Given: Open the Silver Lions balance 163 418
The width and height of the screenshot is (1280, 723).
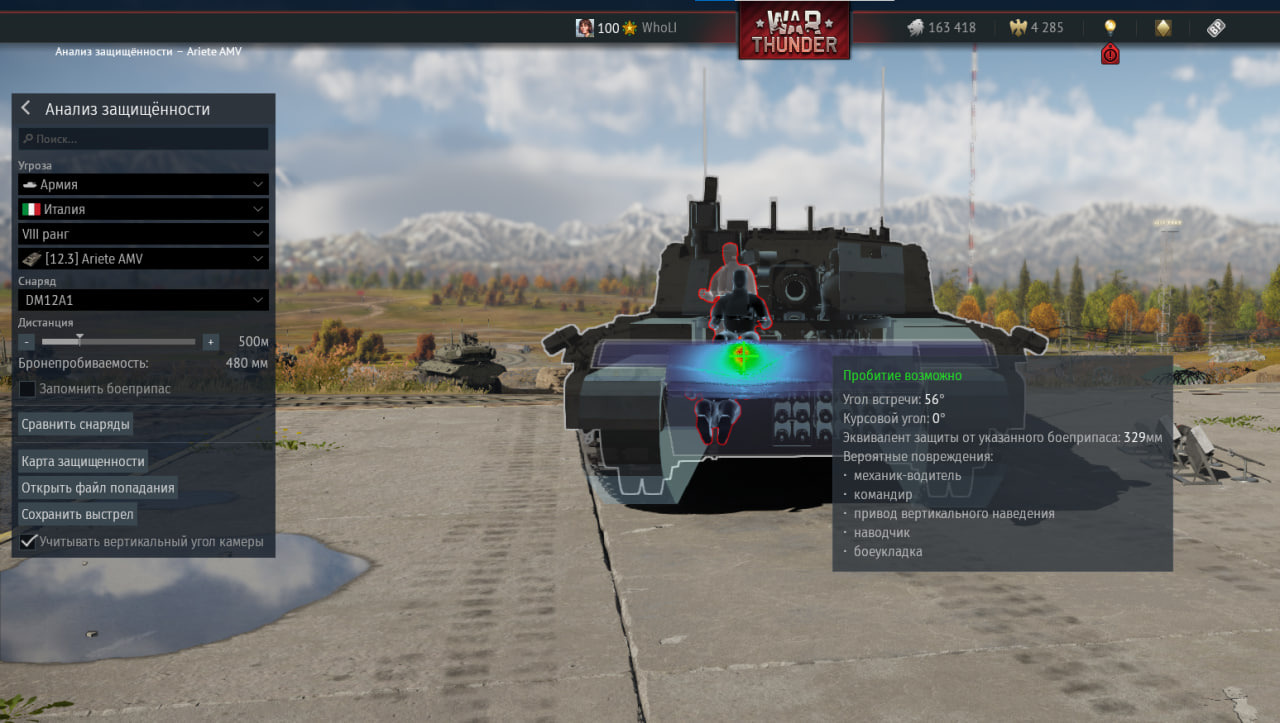Looking at the screenshot, I should coord(940,28).
